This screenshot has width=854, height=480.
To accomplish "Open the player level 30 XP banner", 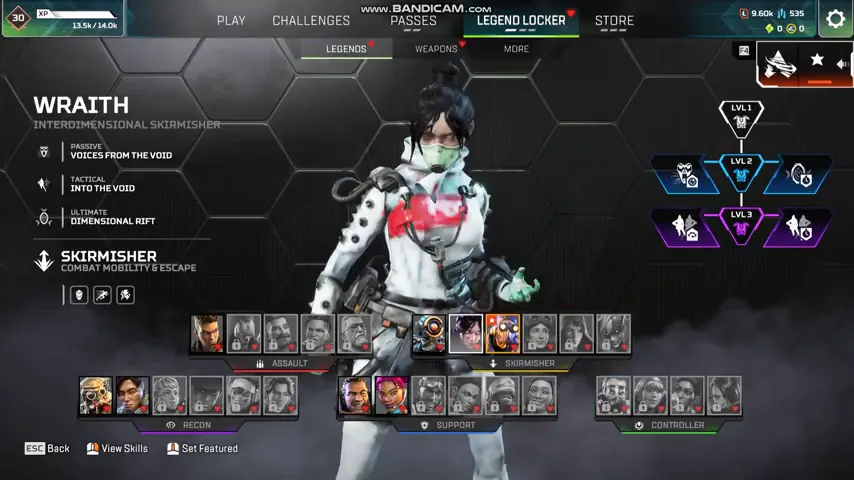I will tap(63, 18).
